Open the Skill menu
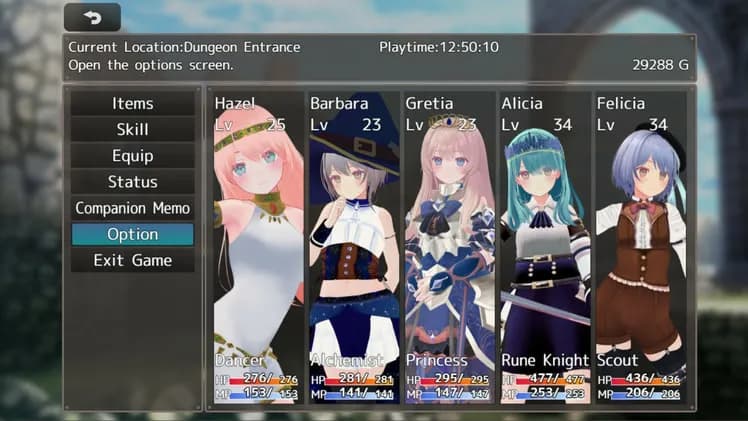This screenshot has width=748, height=421. 133,130
